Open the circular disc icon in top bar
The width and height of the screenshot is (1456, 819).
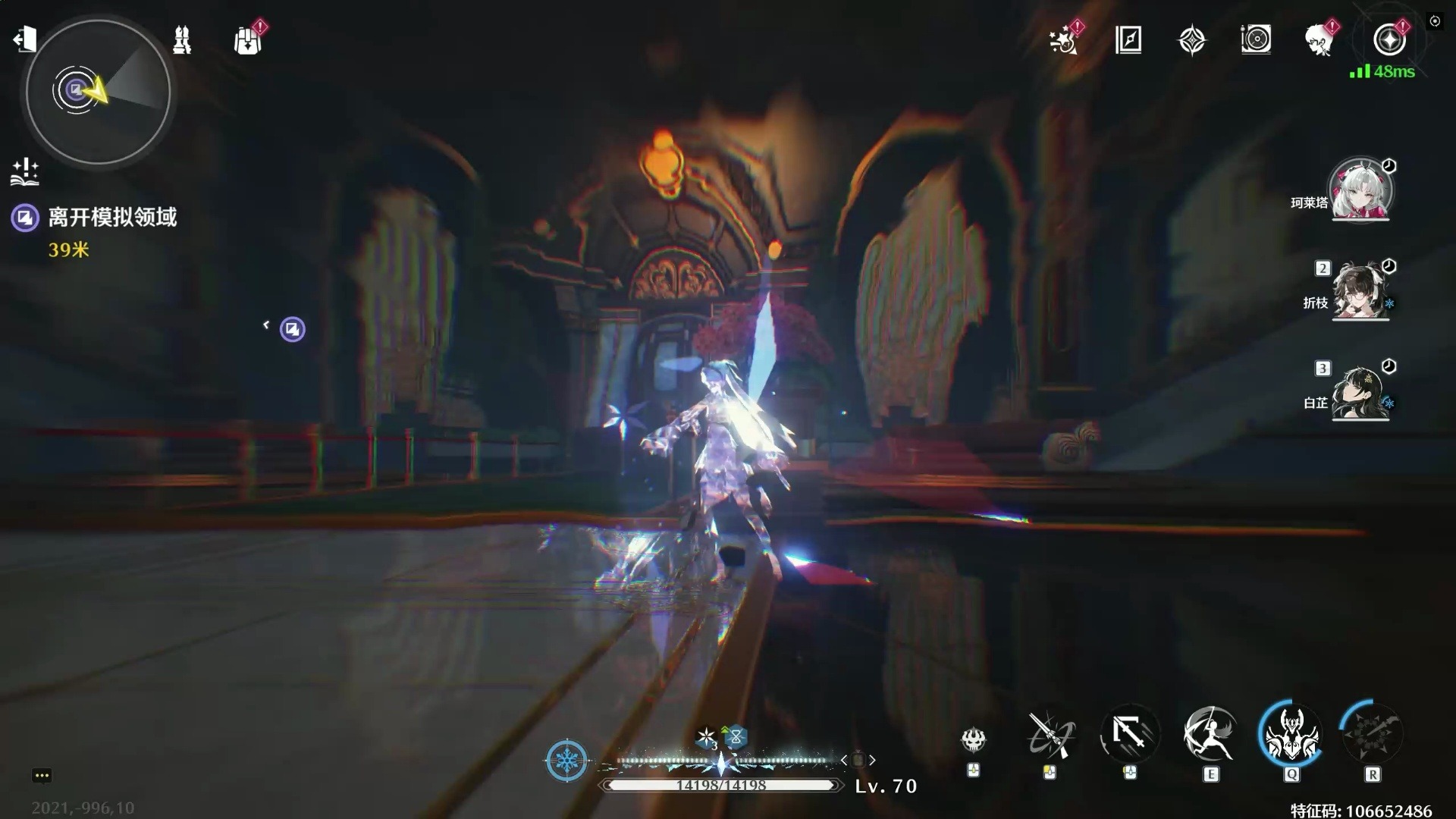click(x=1256, y=40)
